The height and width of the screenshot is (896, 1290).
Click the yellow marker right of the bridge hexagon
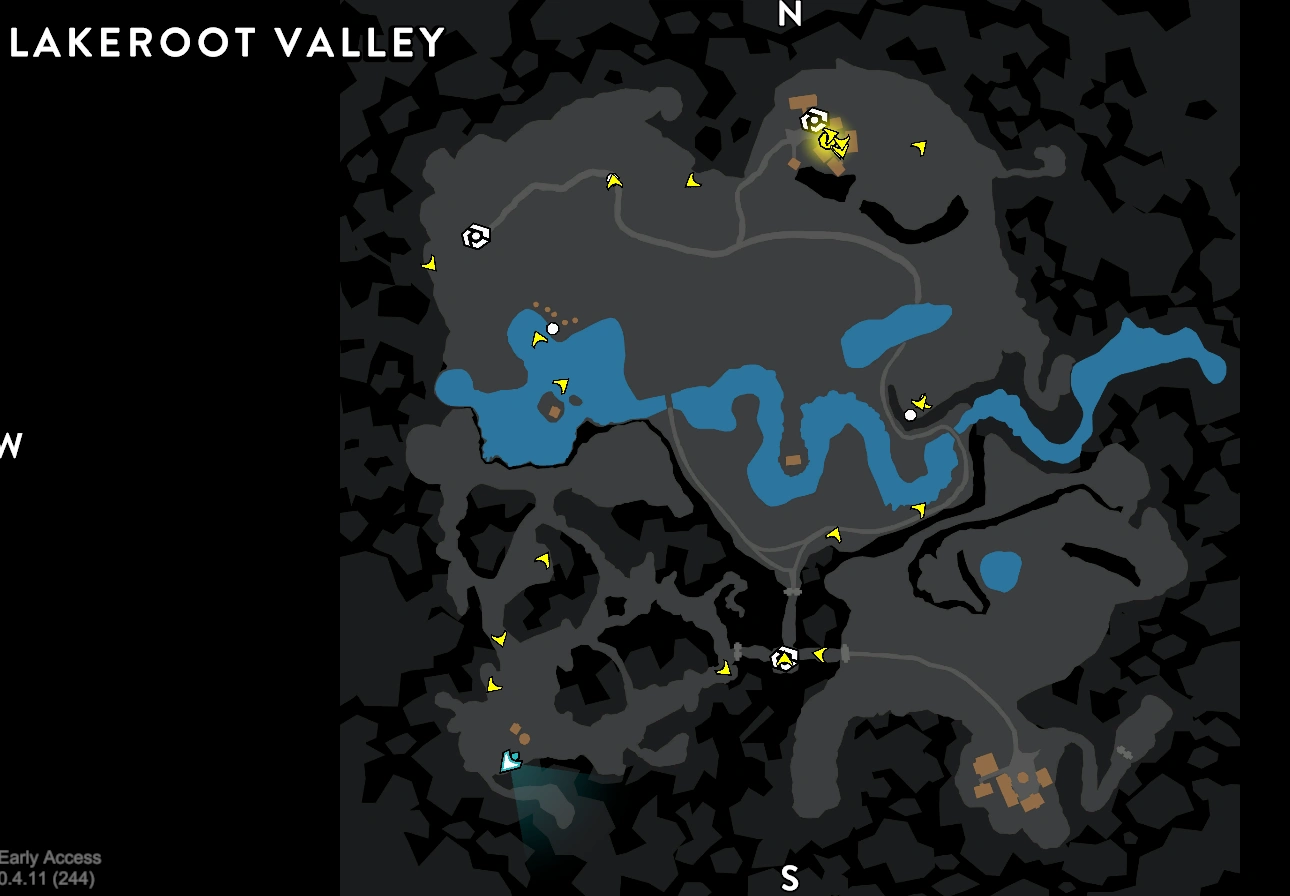pos(819,657)
